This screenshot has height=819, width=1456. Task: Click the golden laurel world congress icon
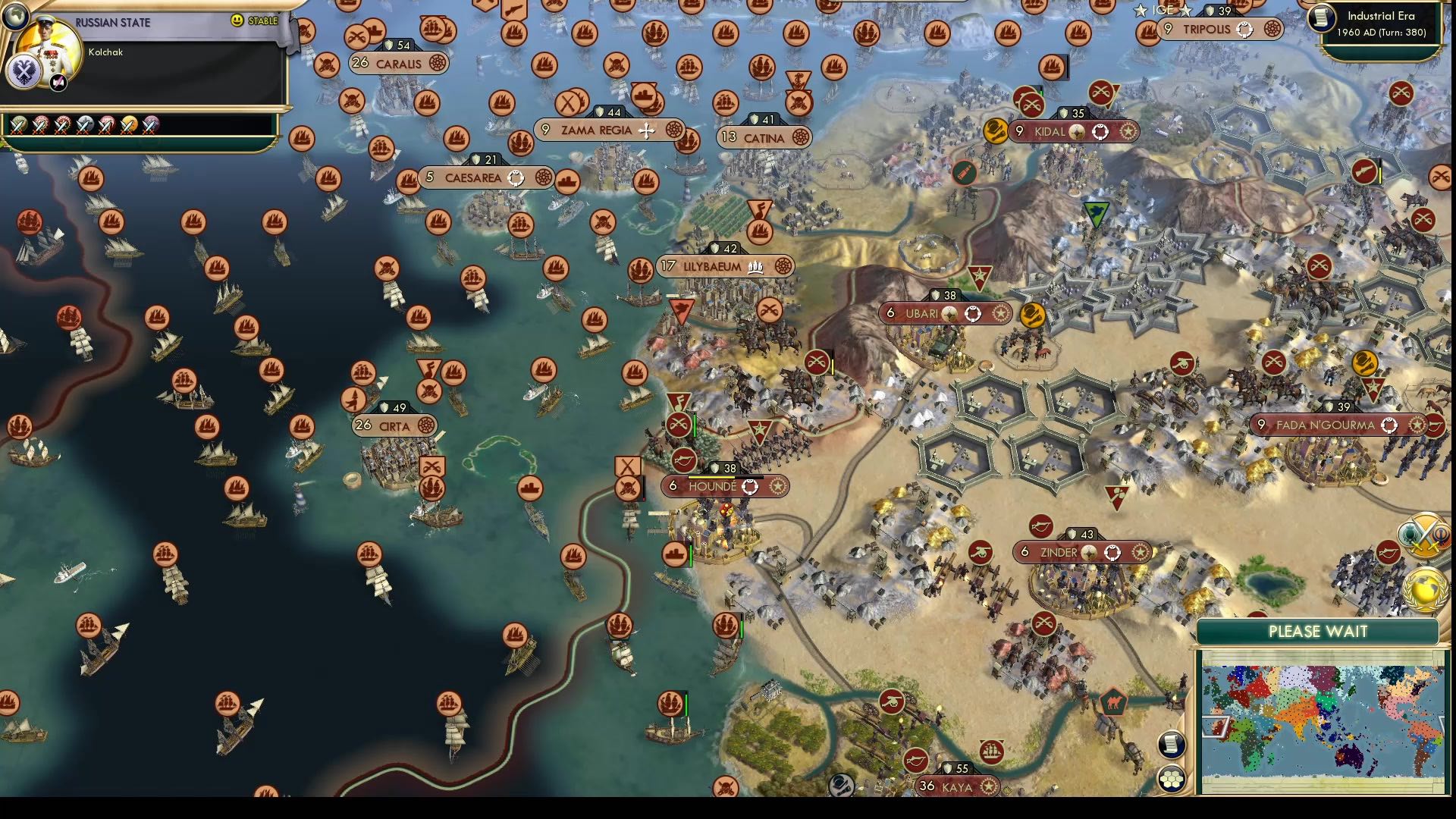coord(1424,588)
